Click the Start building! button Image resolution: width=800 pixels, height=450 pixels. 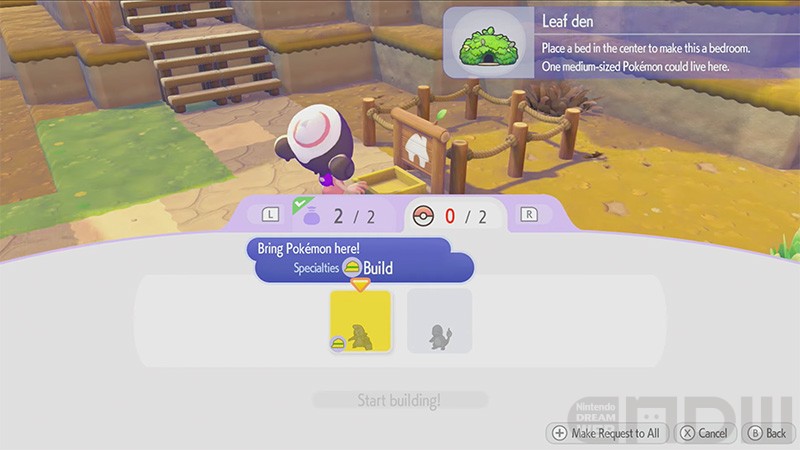(x=399, y=401)
